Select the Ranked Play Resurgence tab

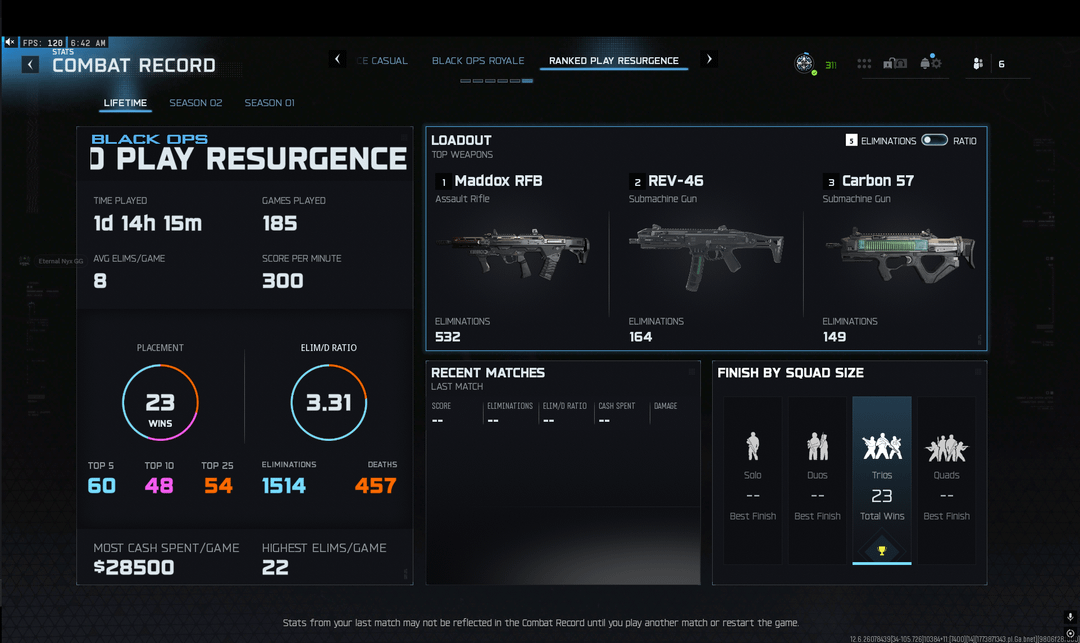613,61
